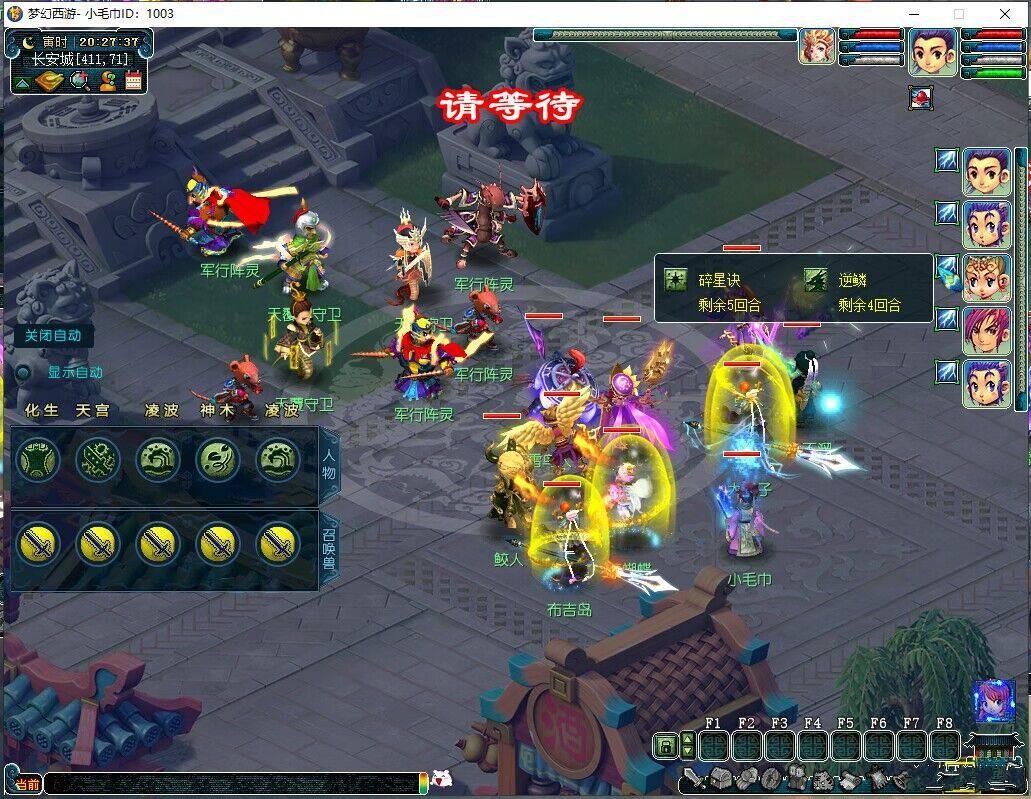Click the red heart buff icon
1031x799 pixels.
click(920, 98)
